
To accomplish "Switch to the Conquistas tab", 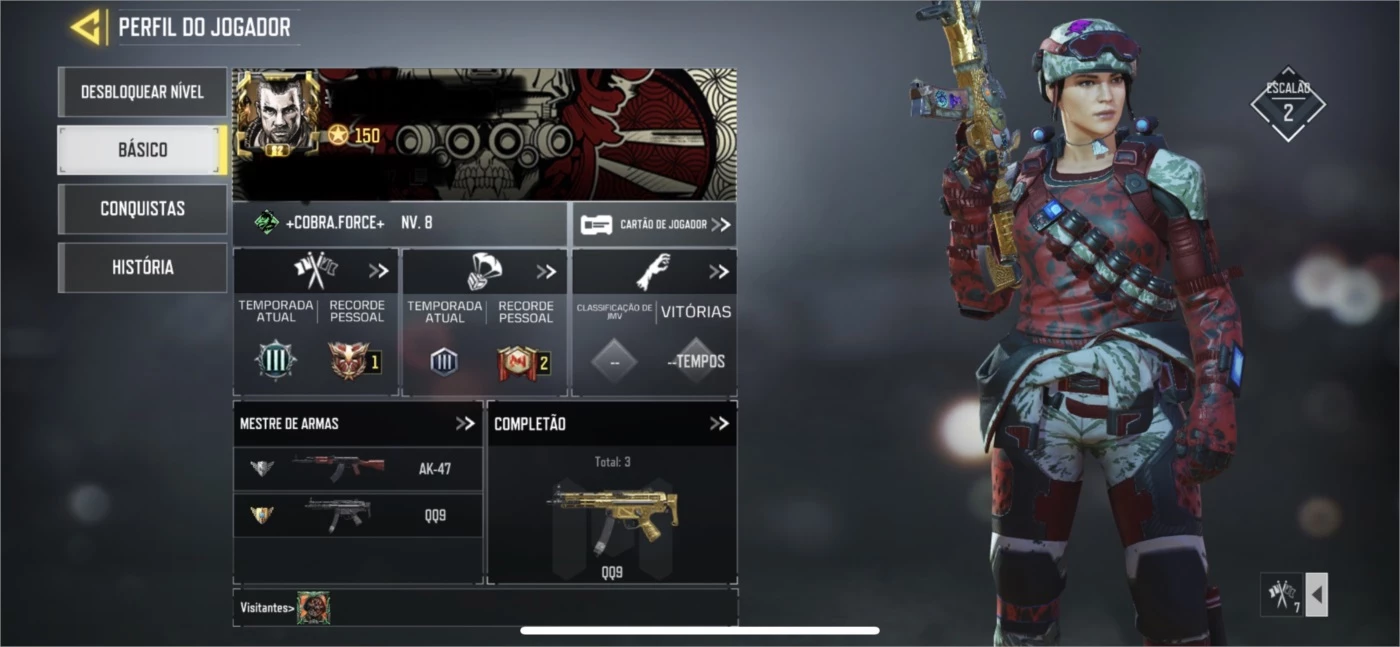I will point(142,209).
